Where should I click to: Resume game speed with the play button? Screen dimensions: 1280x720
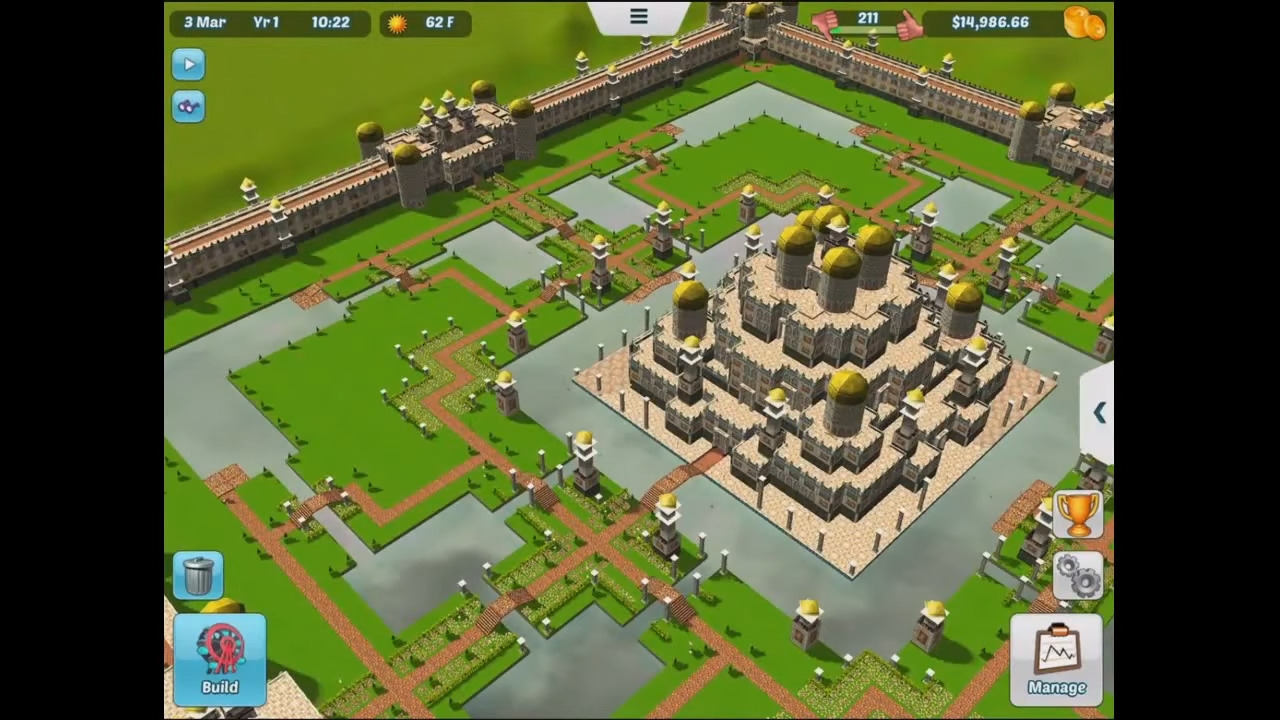(x=188, y=64)
